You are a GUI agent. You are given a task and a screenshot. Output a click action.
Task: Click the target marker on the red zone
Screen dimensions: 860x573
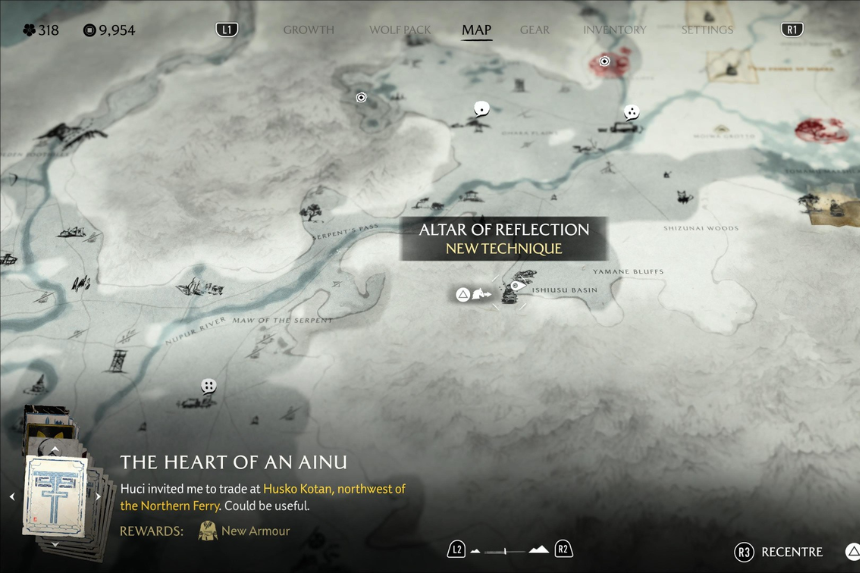click(x=604, y=62)
